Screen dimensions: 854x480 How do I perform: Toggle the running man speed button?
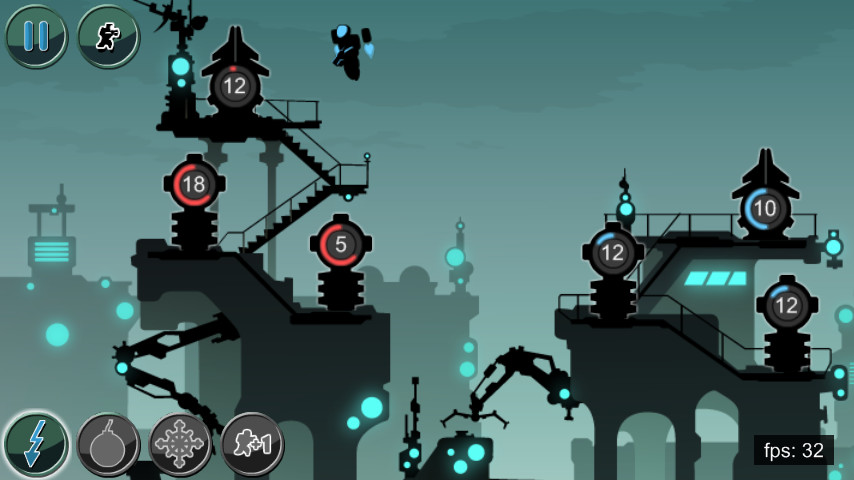coord(107,36)
